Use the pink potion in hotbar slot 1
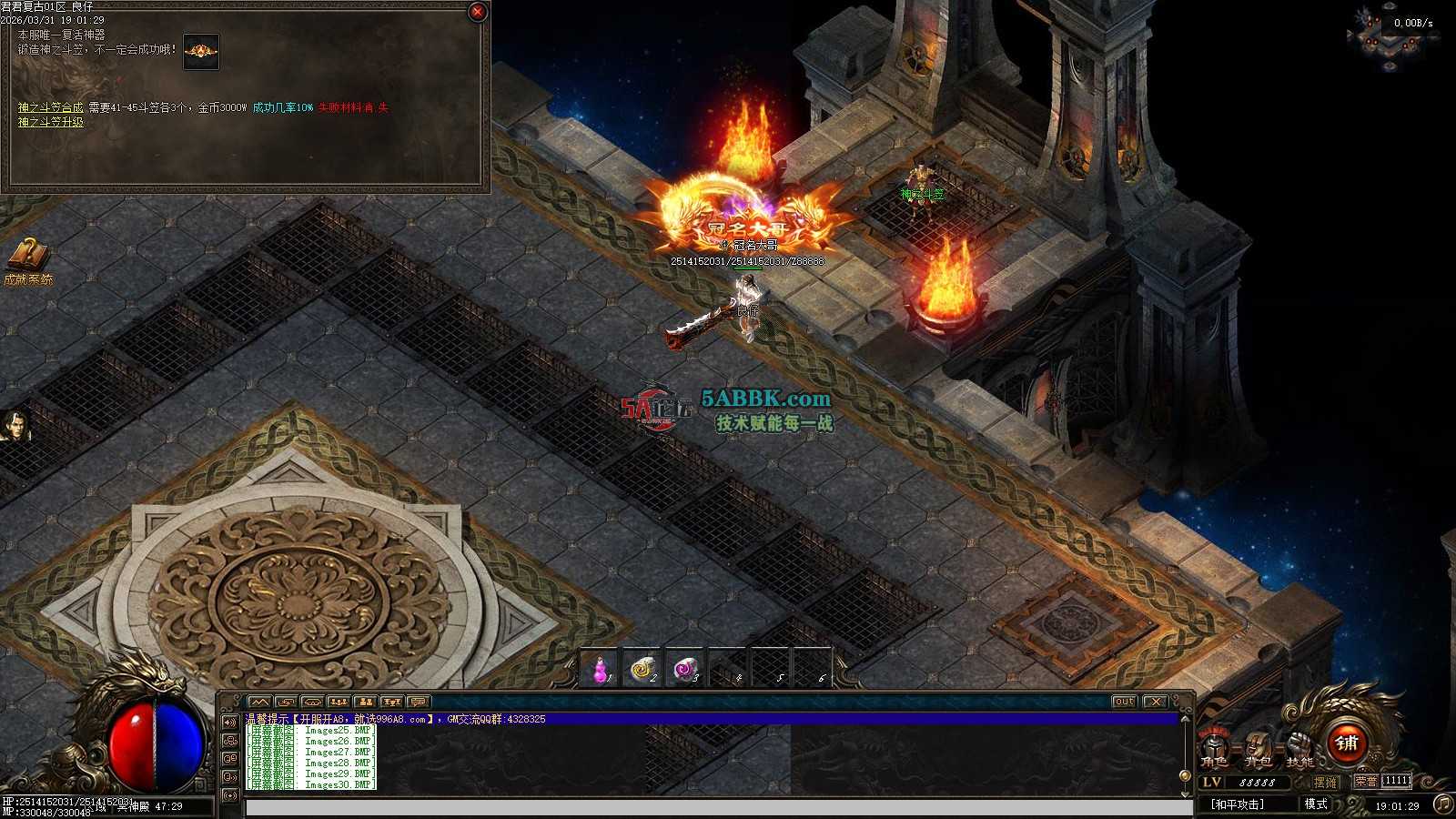The image size is (1456, 819). [x=600, y=671]
